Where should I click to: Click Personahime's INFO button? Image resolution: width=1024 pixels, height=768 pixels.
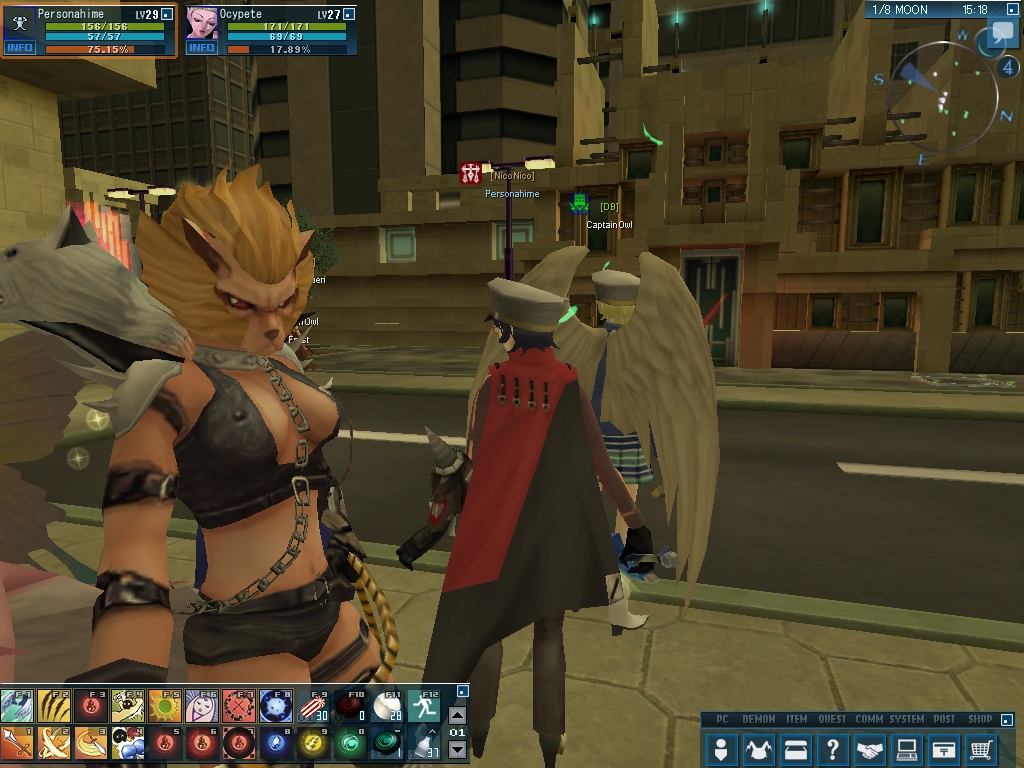click(19, 48)
